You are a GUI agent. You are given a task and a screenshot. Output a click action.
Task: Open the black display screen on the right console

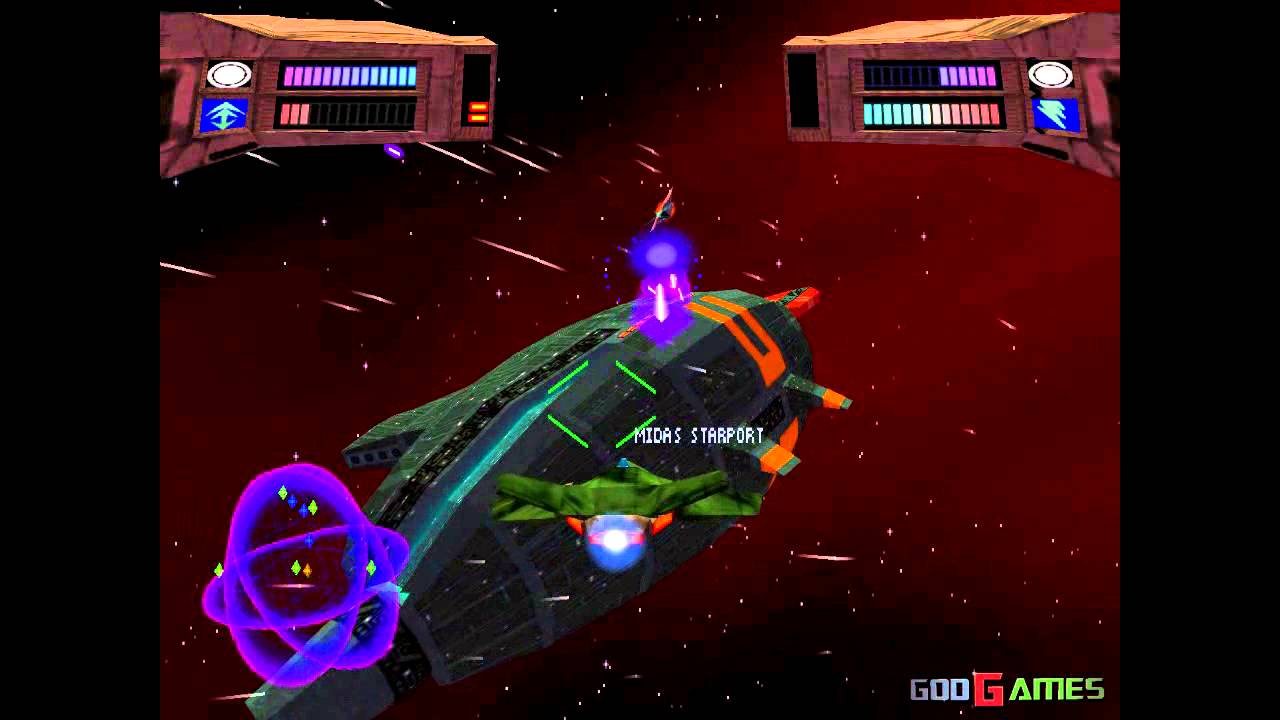click(801, 90)
